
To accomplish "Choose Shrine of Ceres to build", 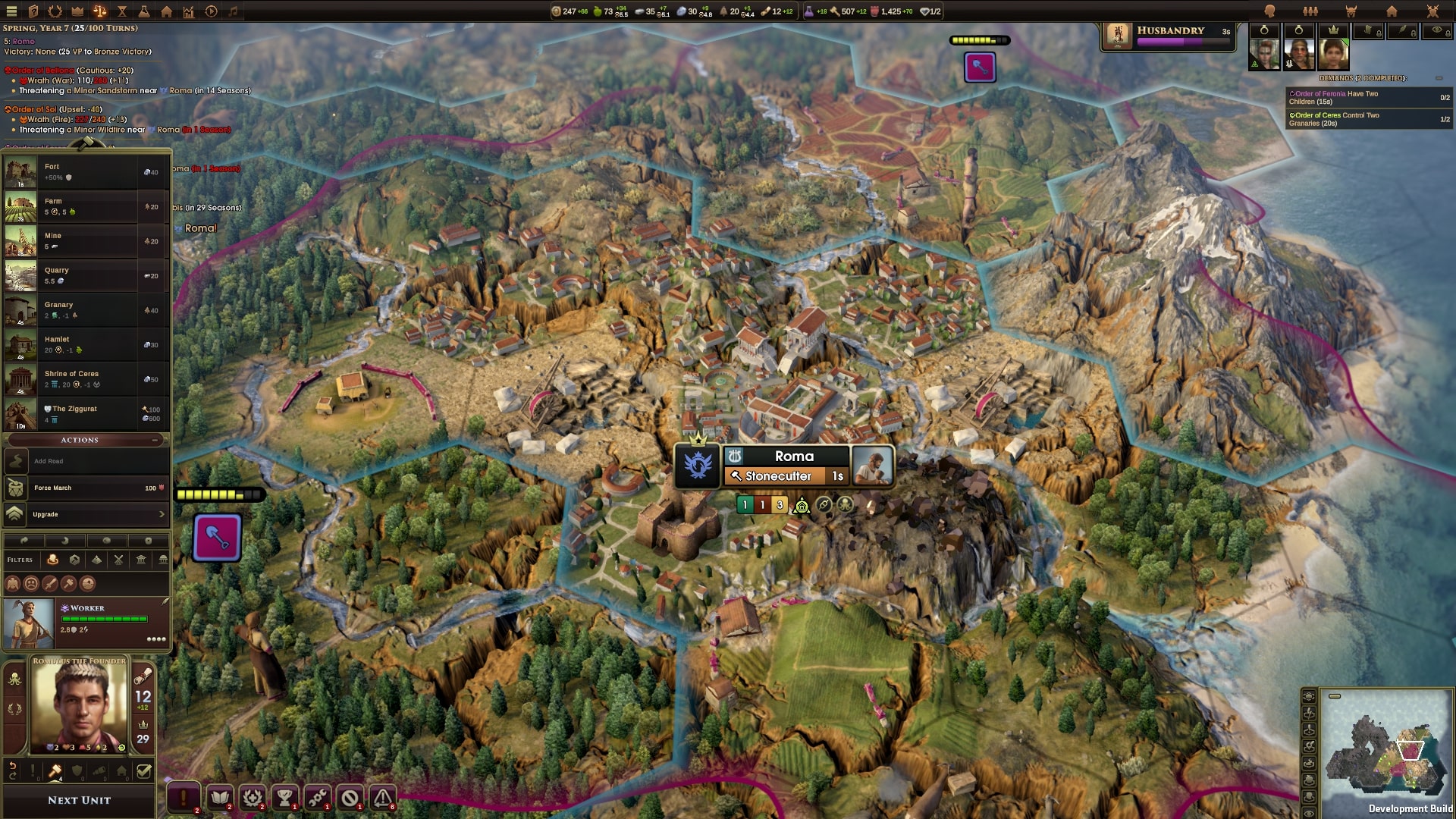I will coord(86,379).
